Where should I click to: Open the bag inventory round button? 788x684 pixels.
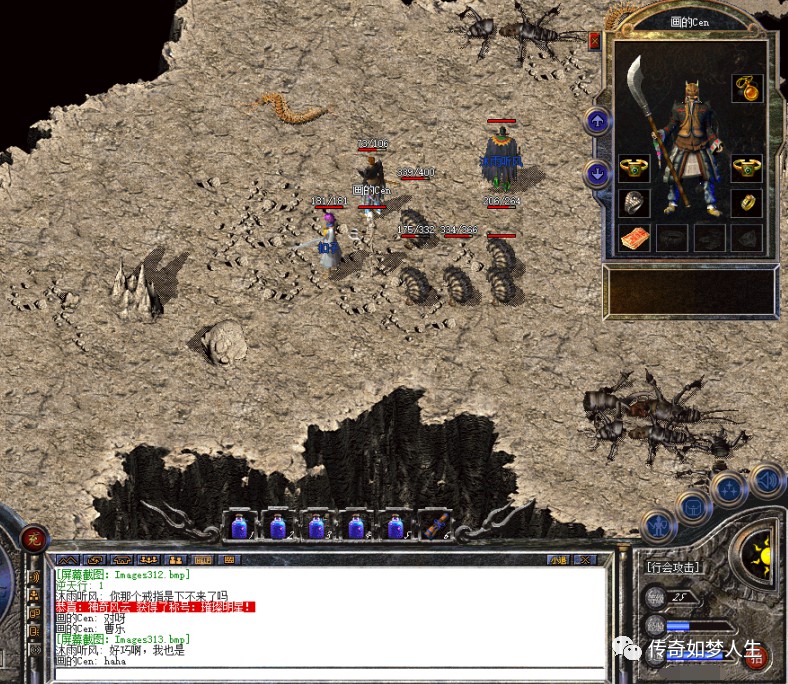coord(691,506)
